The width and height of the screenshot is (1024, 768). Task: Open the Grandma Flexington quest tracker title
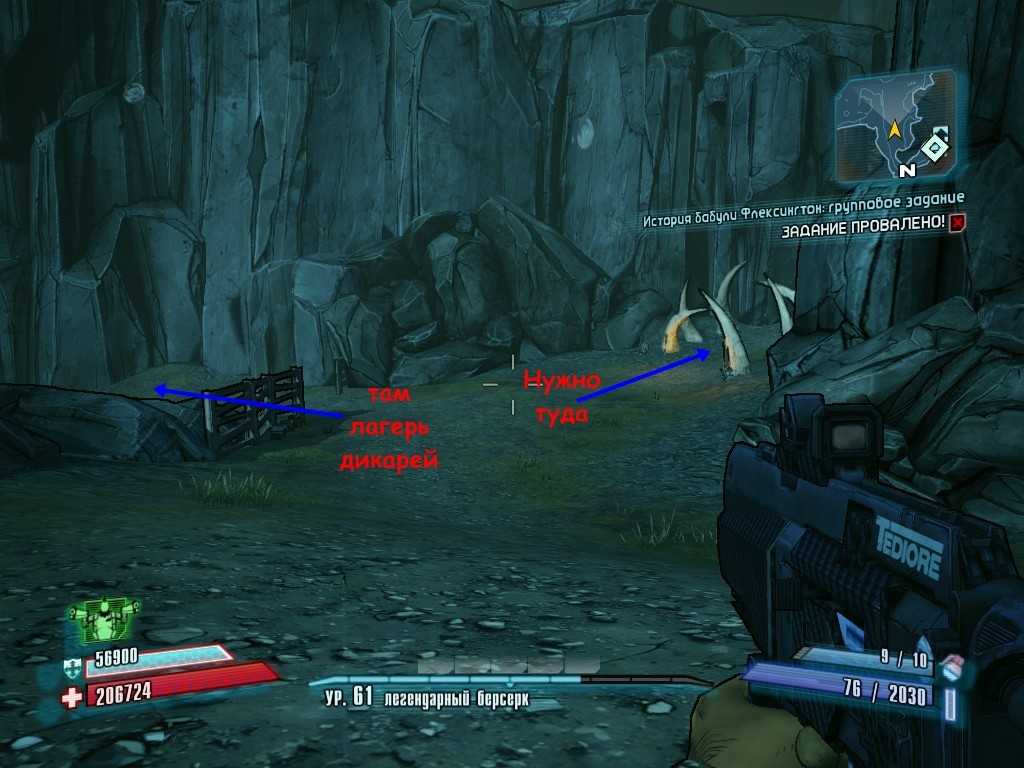(803, 197)
